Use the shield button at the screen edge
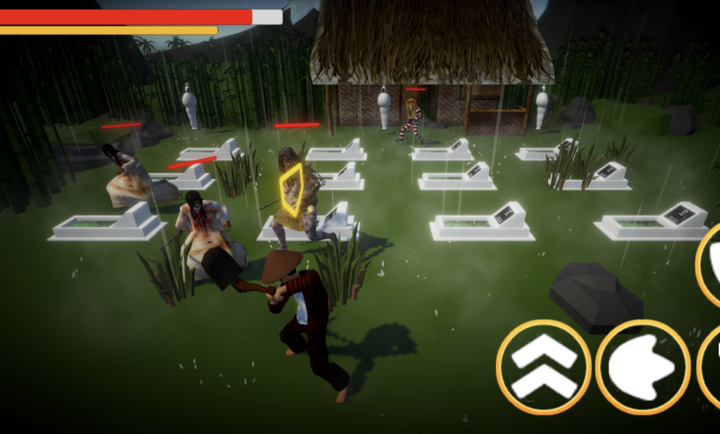720x434 pixels. (x=710, y=264)
